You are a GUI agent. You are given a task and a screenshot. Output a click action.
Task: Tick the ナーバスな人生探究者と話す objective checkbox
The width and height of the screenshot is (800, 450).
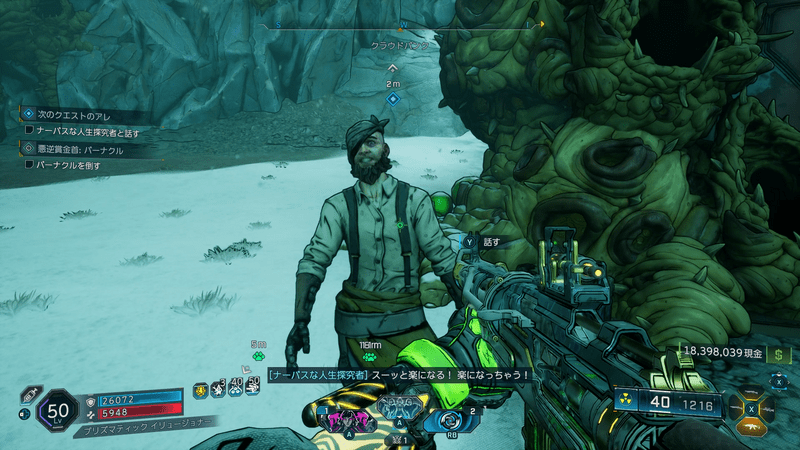click(x=29, y=131)
